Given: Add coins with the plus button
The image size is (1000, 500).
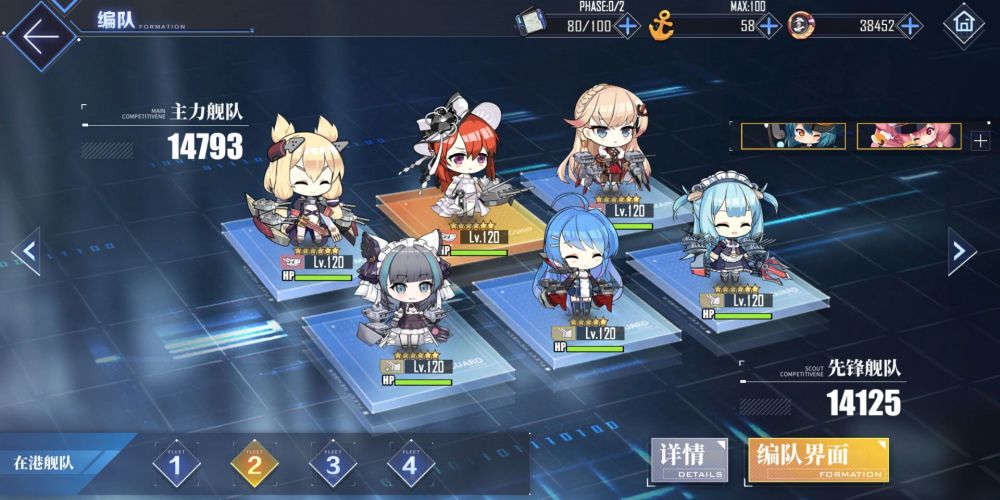Looking at the screenshot, I should (x=909, y=26).
